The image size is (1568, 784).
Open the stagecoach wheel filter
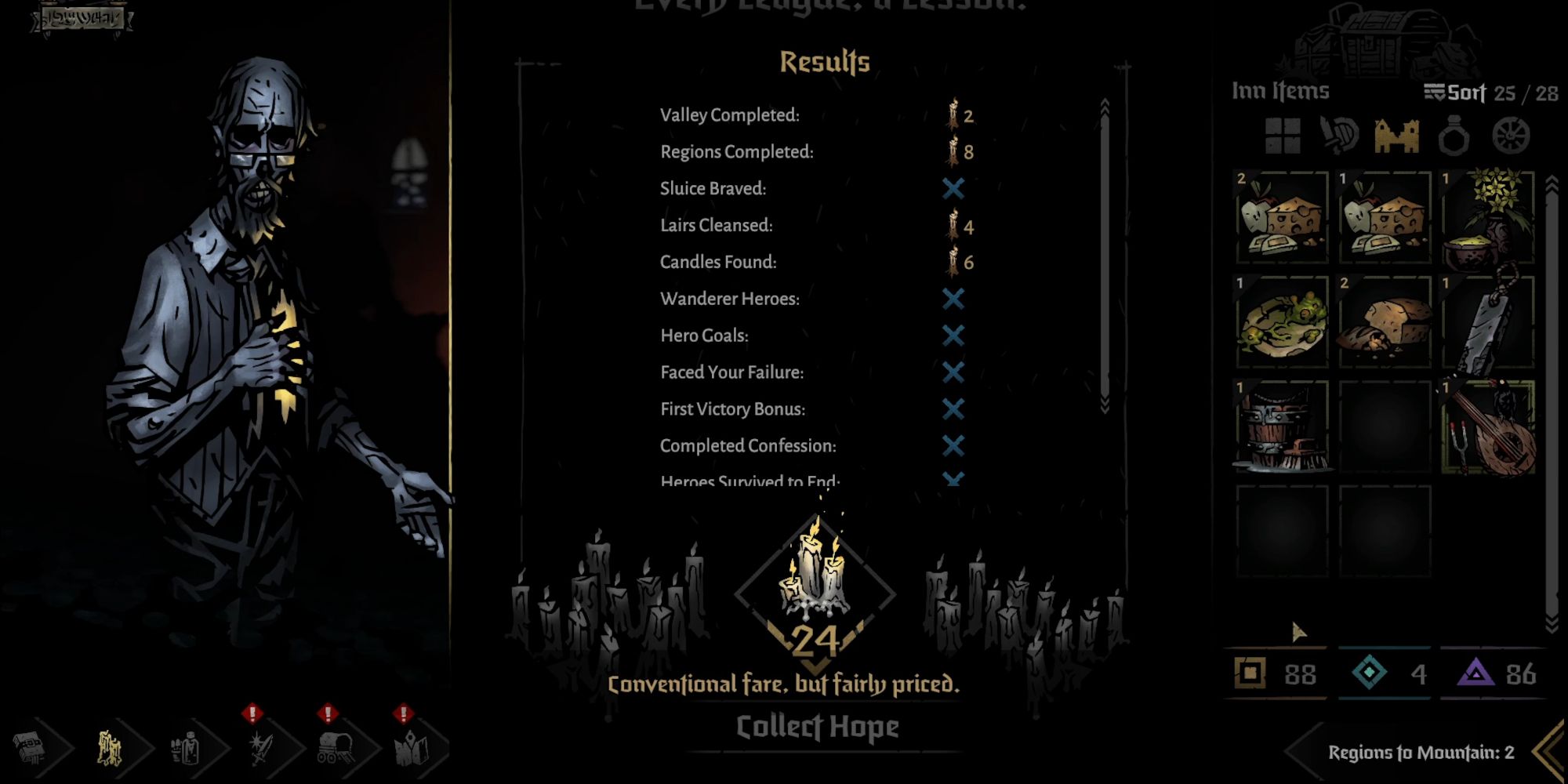(1509, 135)
